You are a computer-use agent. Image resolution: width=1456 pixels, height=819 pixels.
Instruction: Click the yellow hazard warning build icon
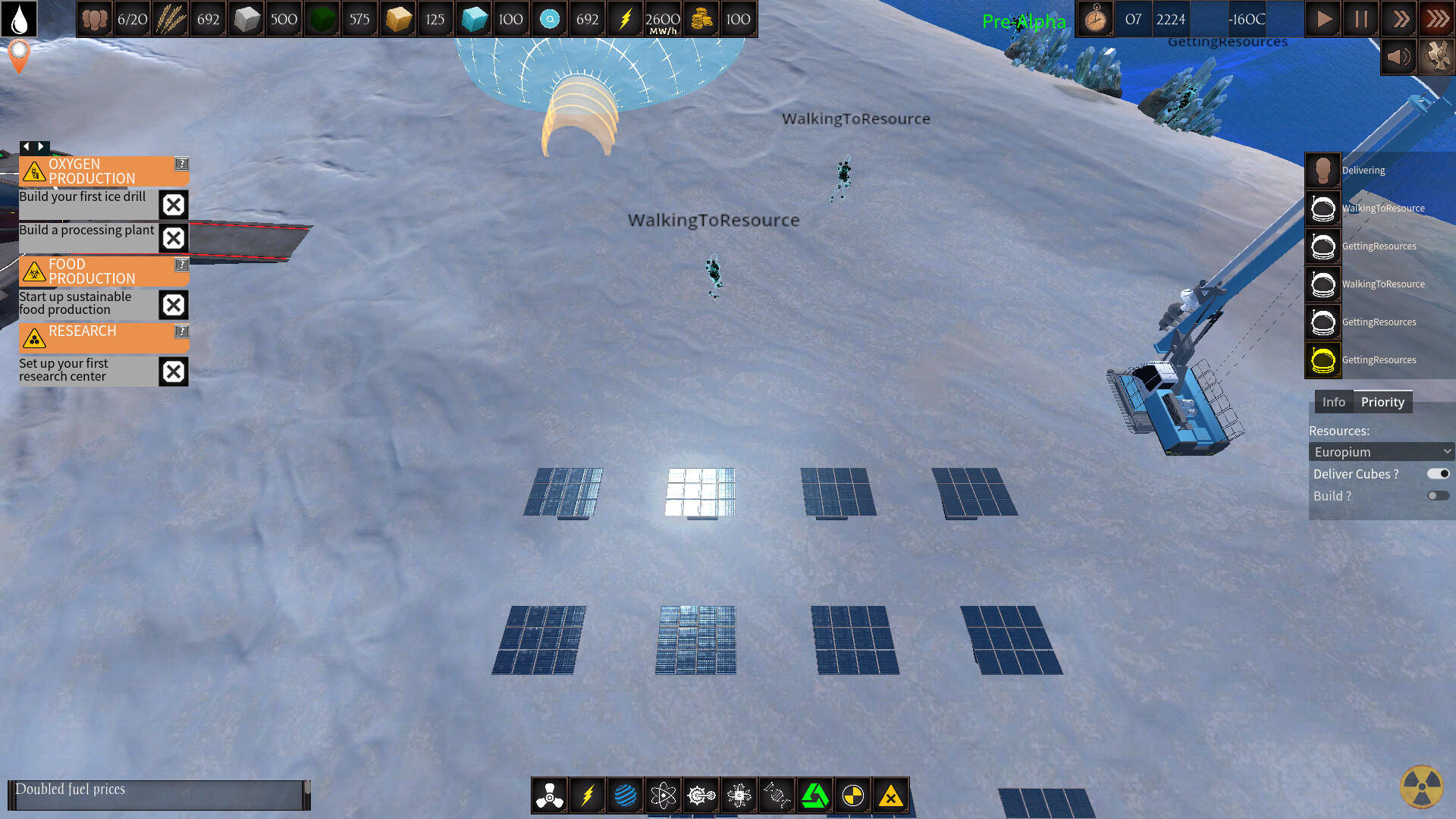coord(891,795)
